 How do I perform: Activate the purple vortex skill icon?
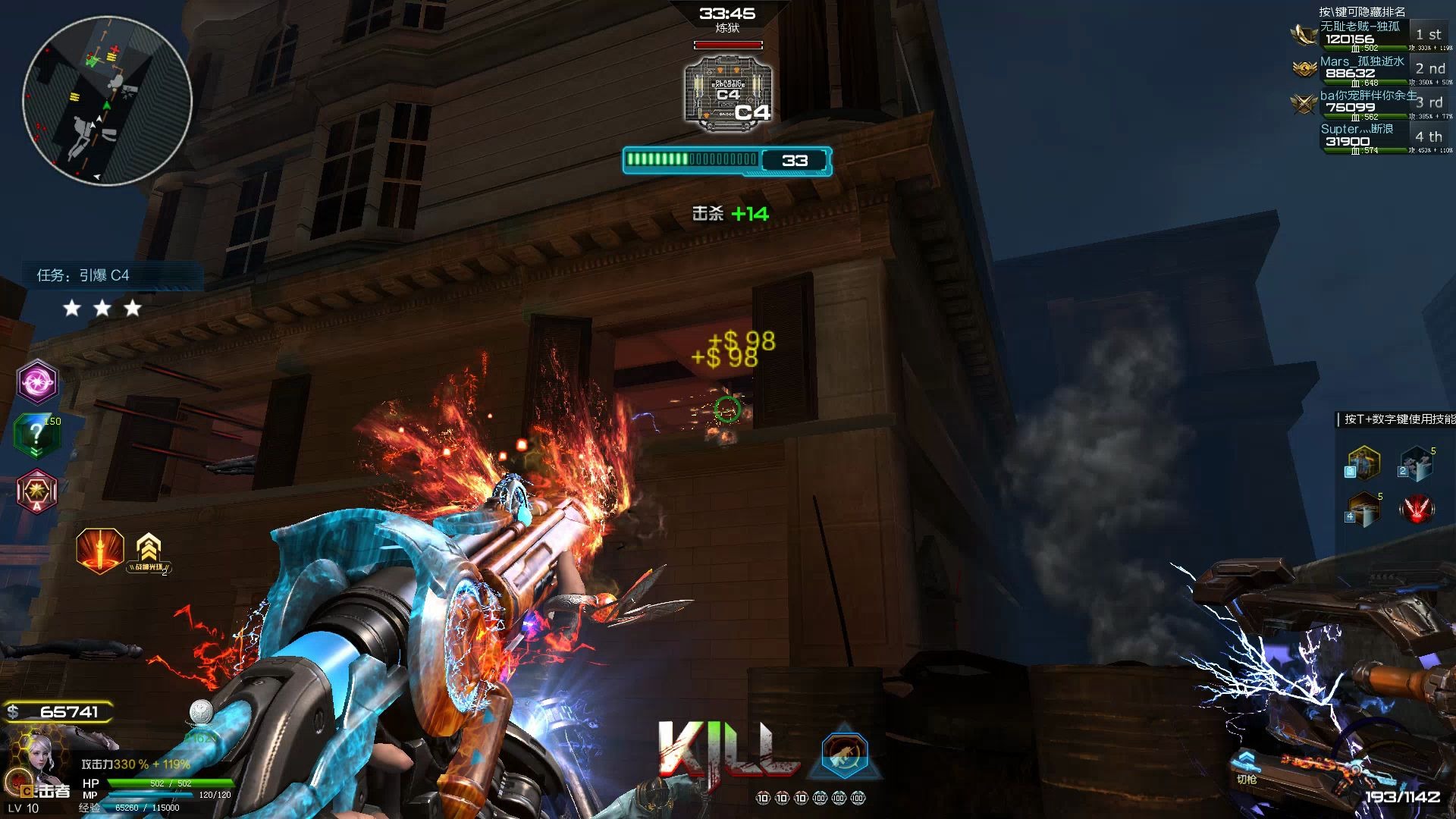37,381
